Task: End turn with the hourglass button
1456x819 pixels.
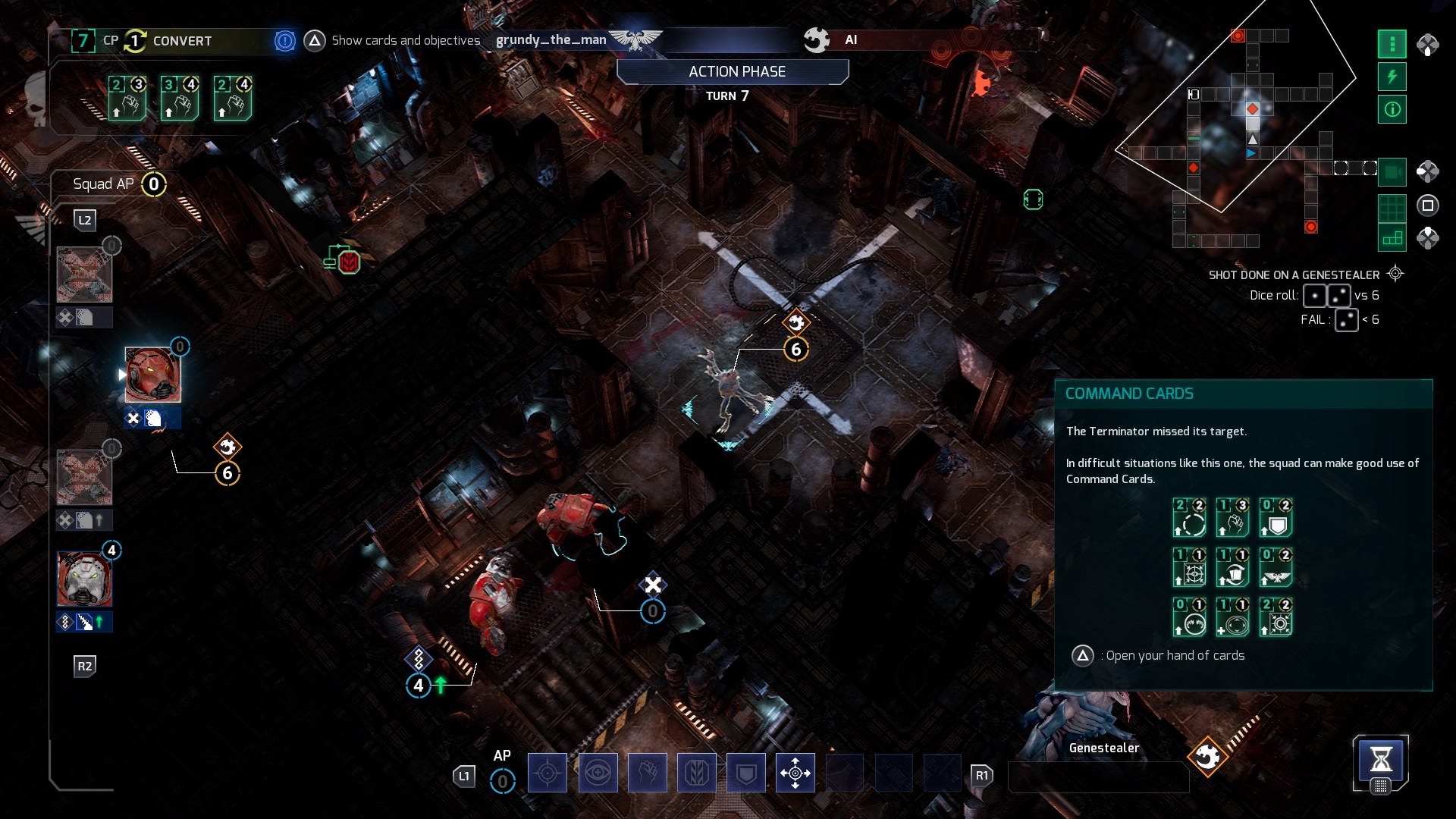Action: (1380, 759)
